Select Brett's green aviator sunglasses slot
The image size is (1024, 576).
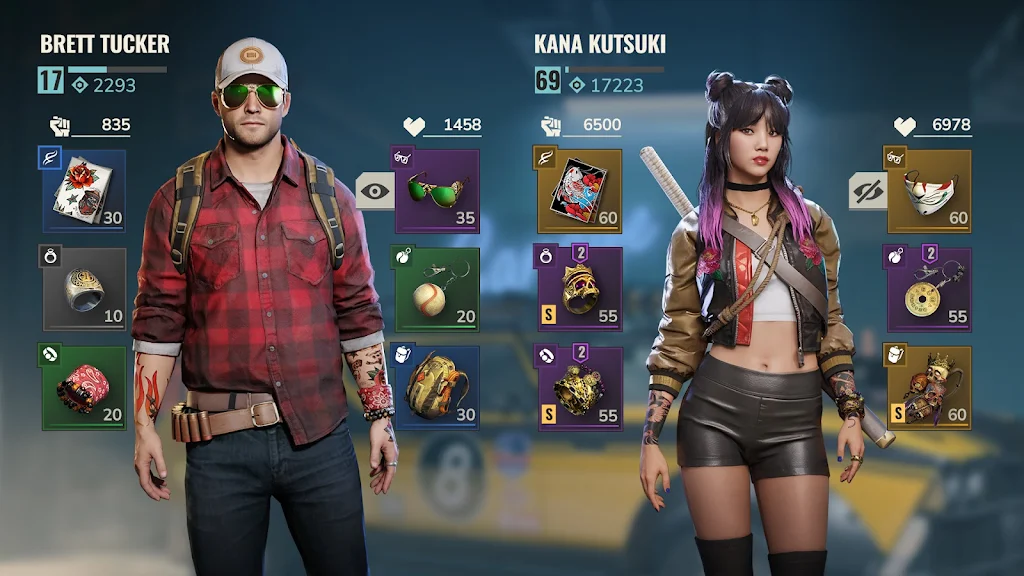coord(437,191)
